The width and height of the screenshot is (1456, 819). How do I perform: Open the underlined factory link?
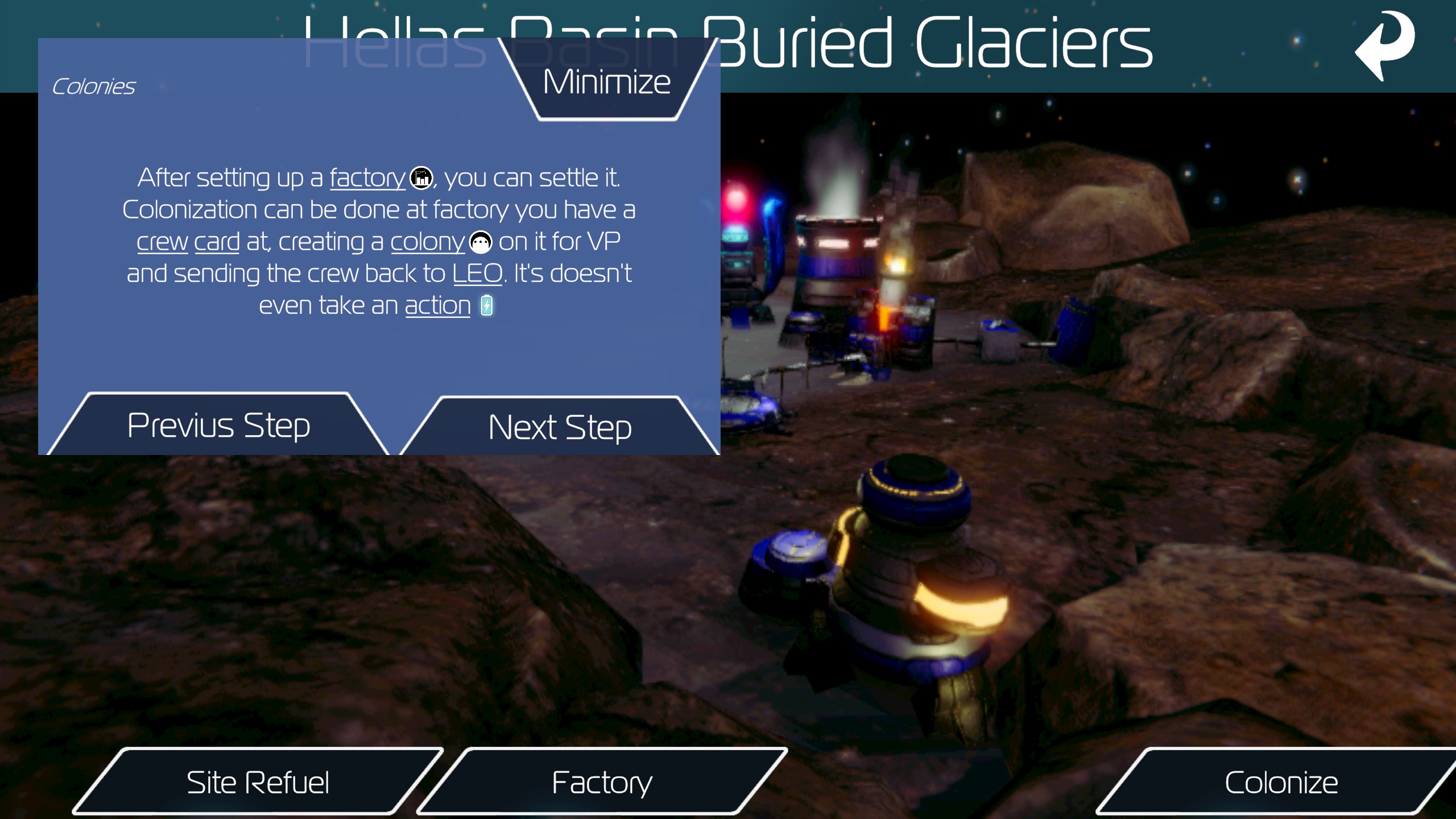tap(367, 178)
